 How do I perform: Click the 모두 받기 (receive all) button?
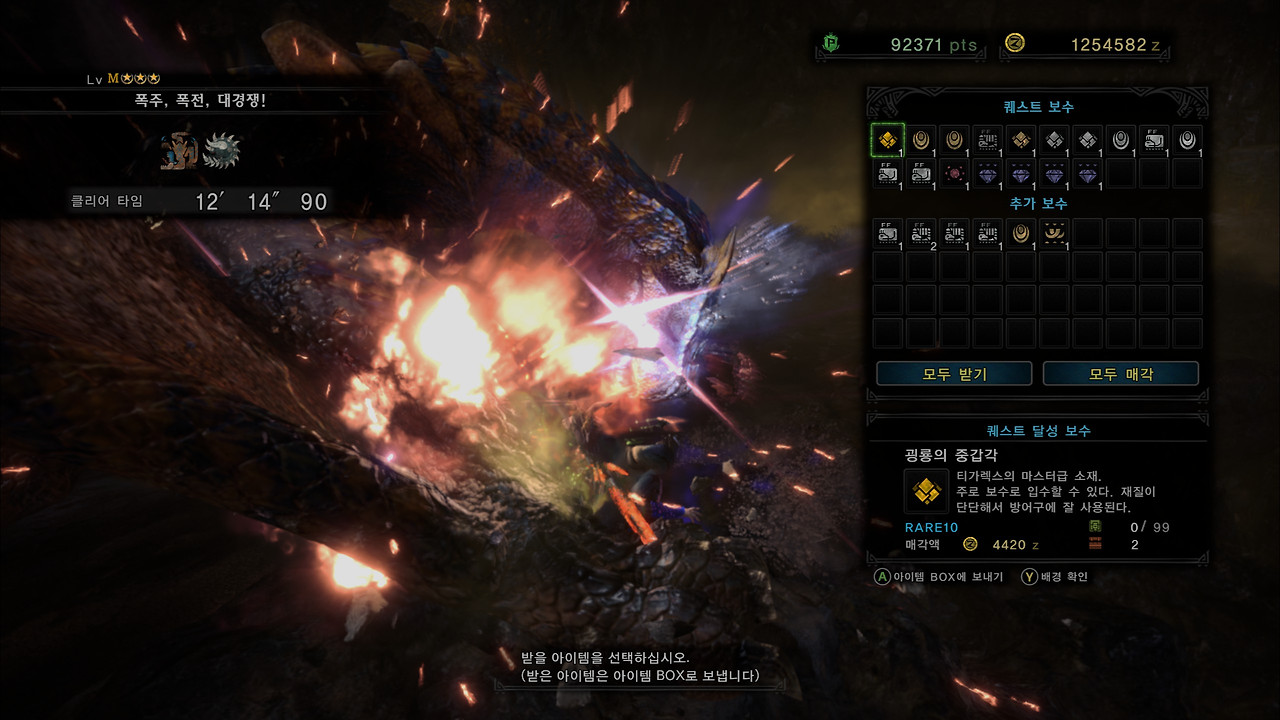(x=954, y=374)
